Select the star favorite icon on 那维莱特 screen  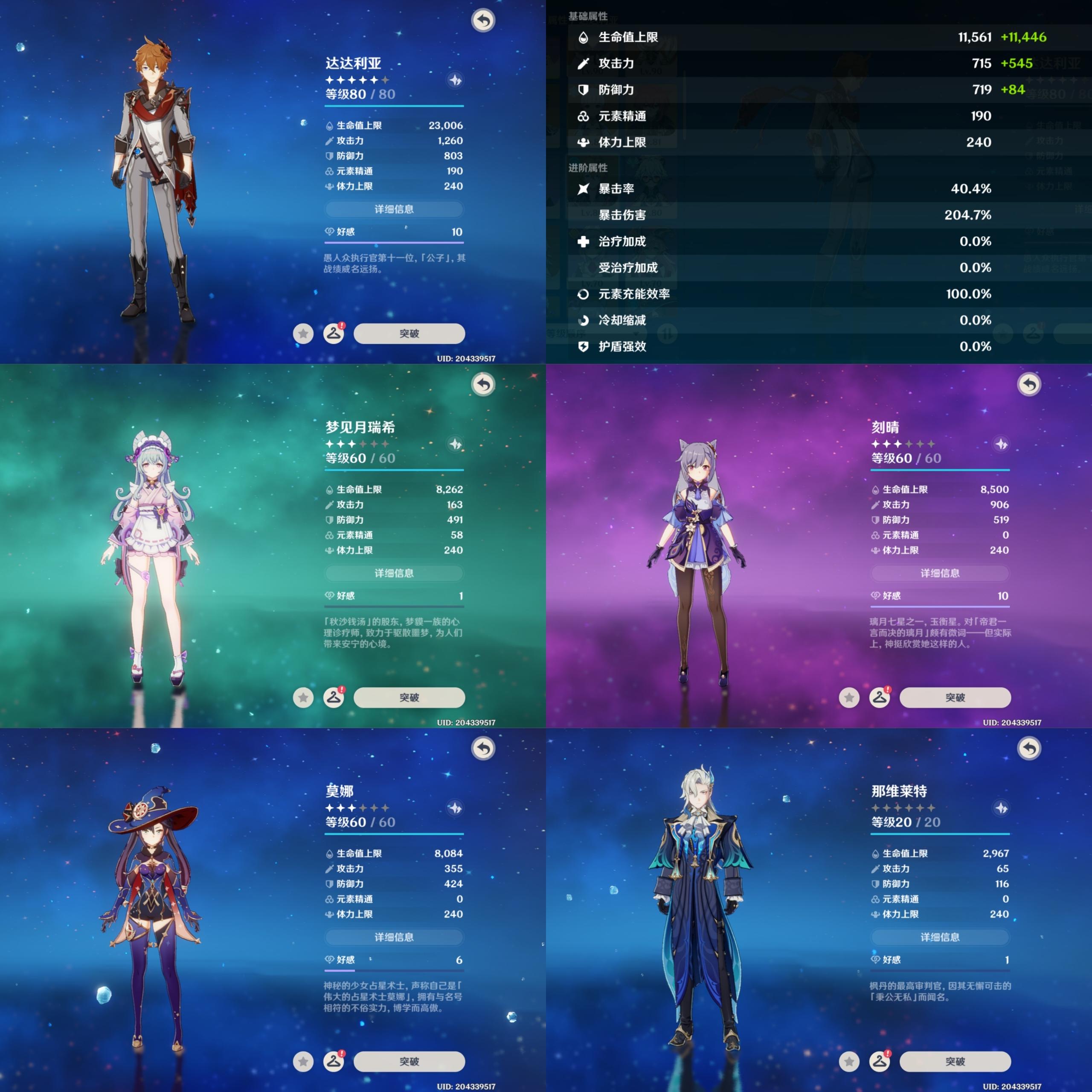[x=850, y=1061]
